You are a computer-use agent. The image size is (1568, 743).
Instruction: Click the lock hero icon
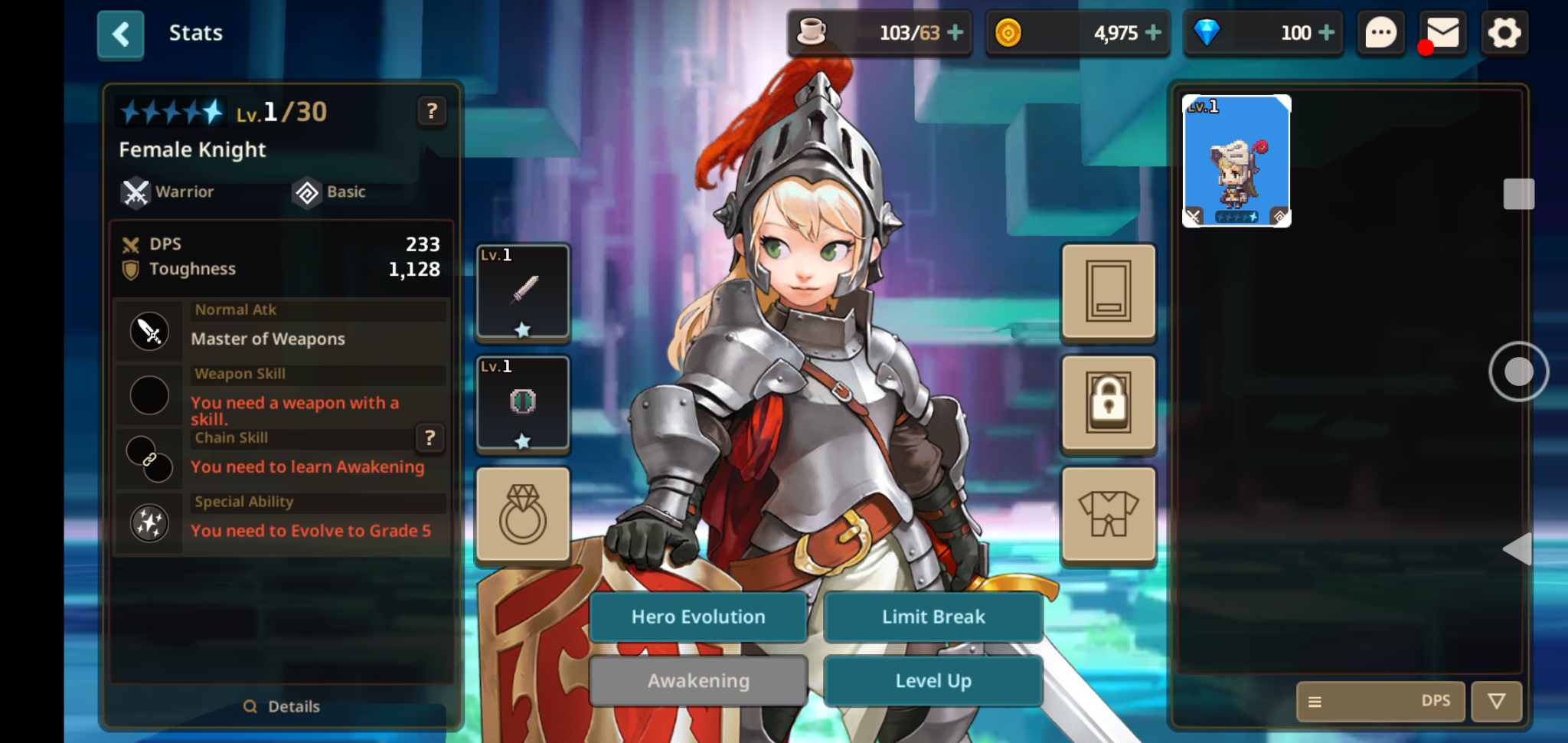pyautogui.click(x=1108, y=404)
